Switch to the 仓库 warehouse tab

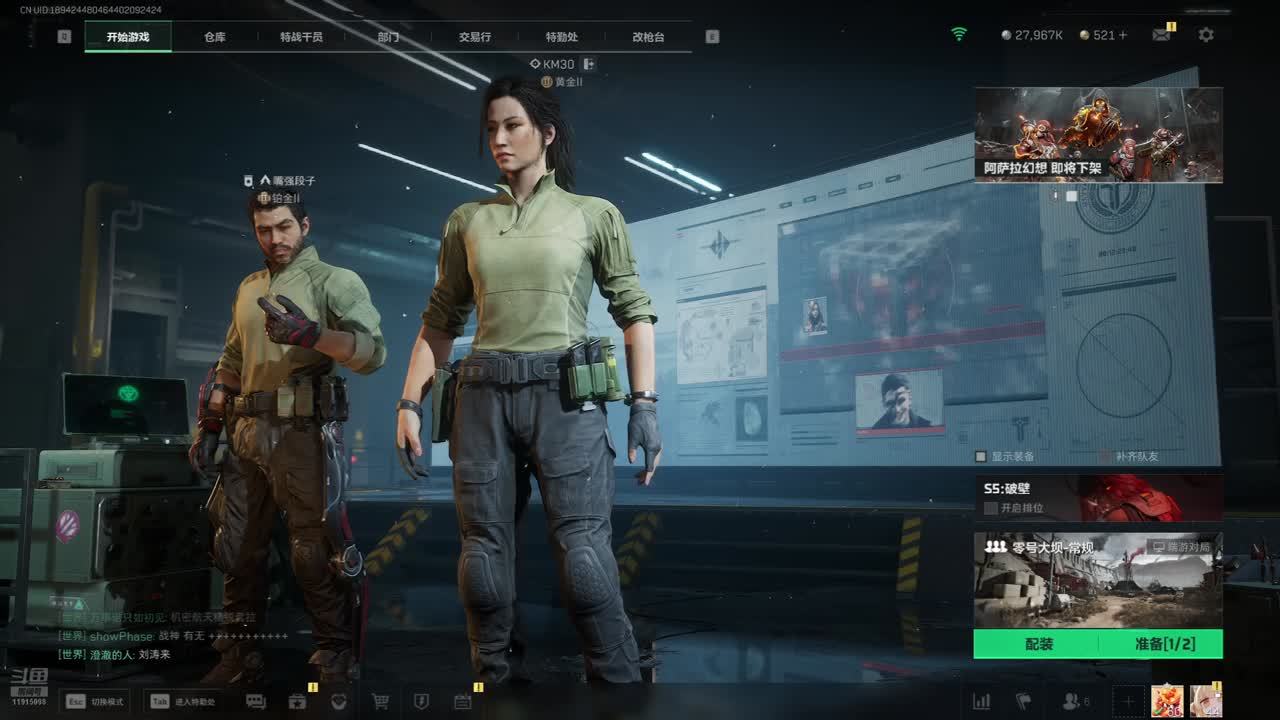click(x=215, y=37)
